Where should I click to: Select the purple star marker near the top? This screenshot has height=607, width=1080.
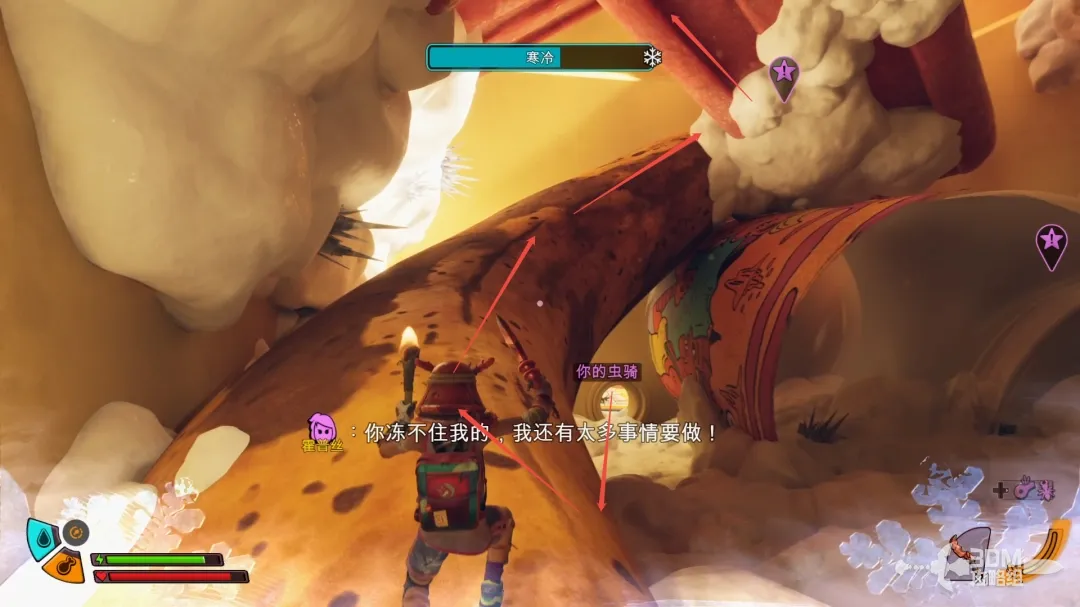point(784,74)
